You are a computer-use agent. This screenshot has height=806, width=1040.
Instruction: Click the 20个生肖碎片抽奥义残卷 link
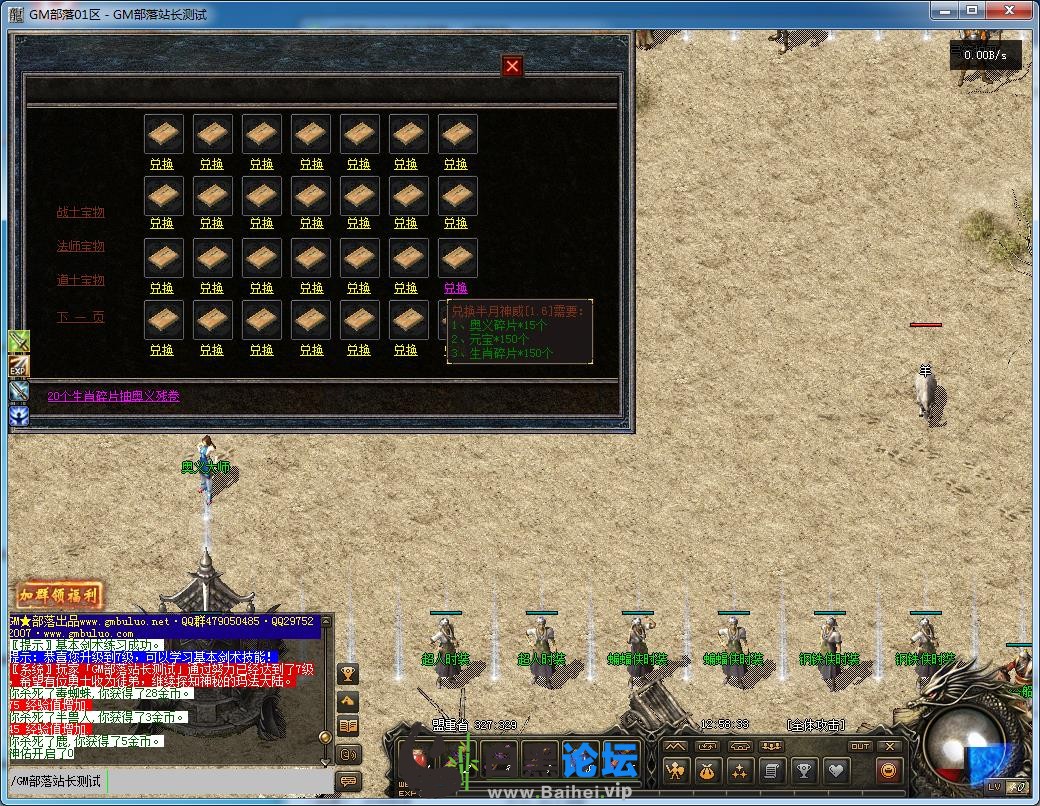114,396
